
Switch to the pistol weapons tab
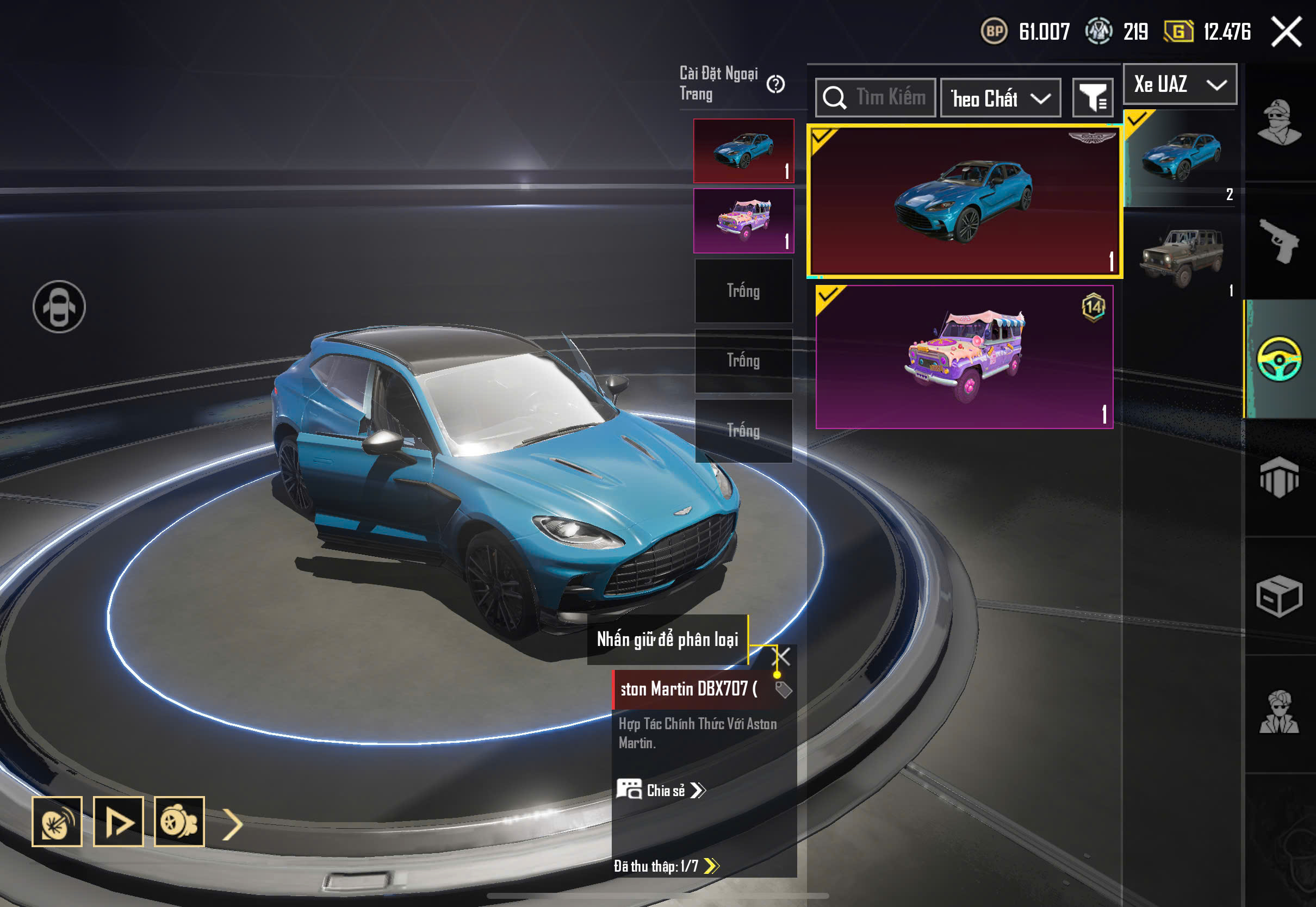1279,241
